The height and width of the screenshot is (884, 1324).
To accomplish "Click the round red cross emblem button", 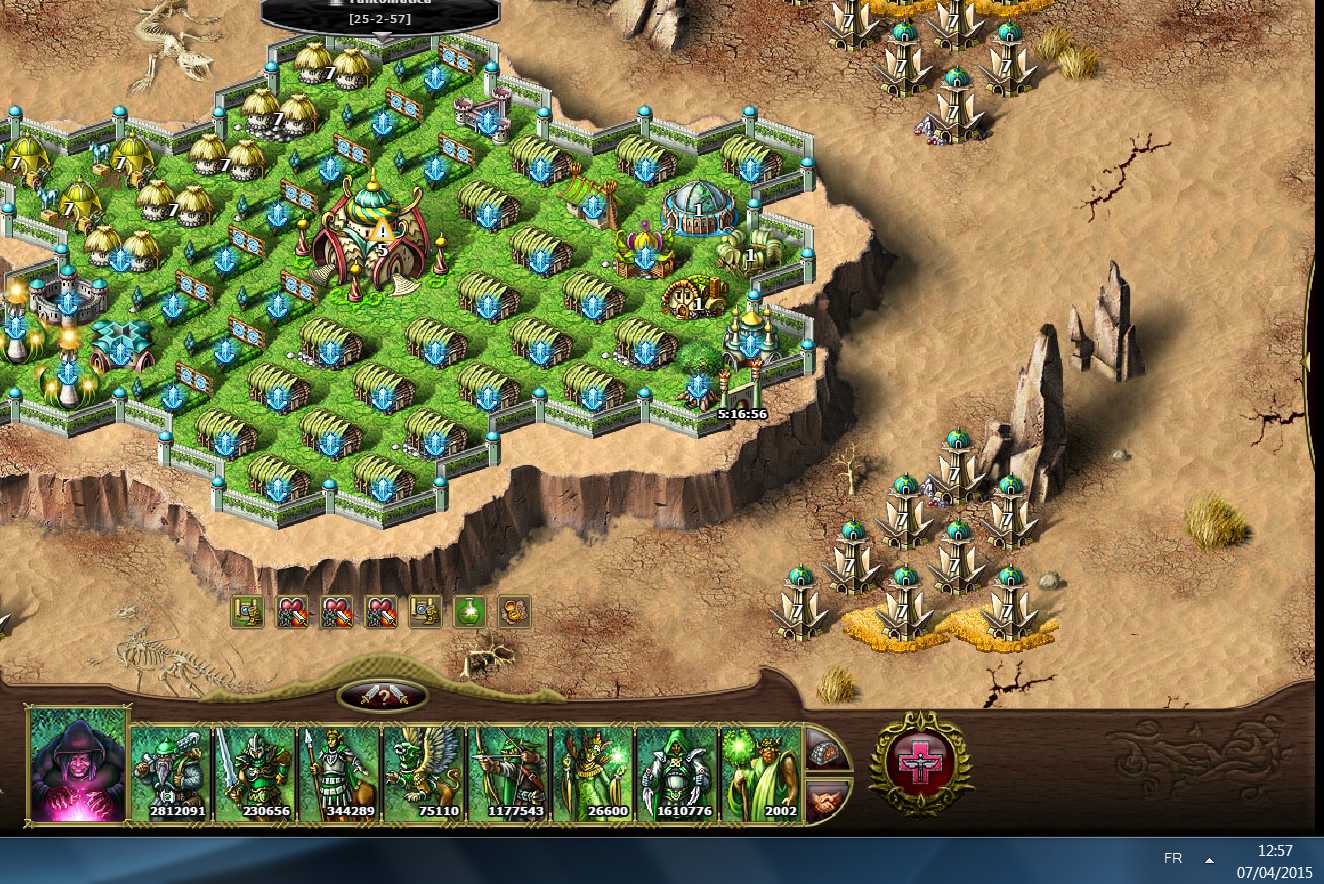I will 920,765.
